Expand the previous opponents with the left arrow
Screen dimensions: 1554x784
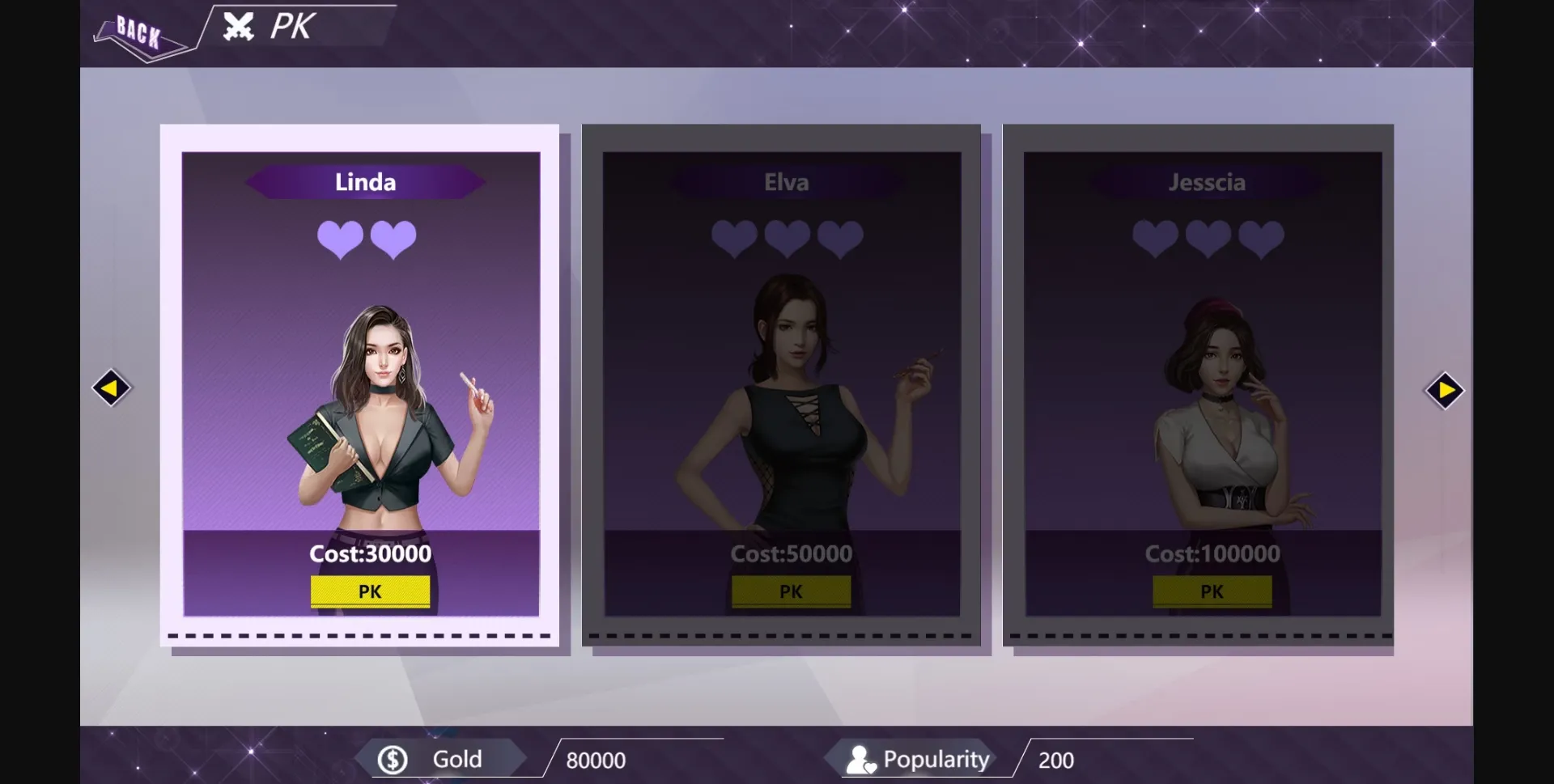coord(112,388)
